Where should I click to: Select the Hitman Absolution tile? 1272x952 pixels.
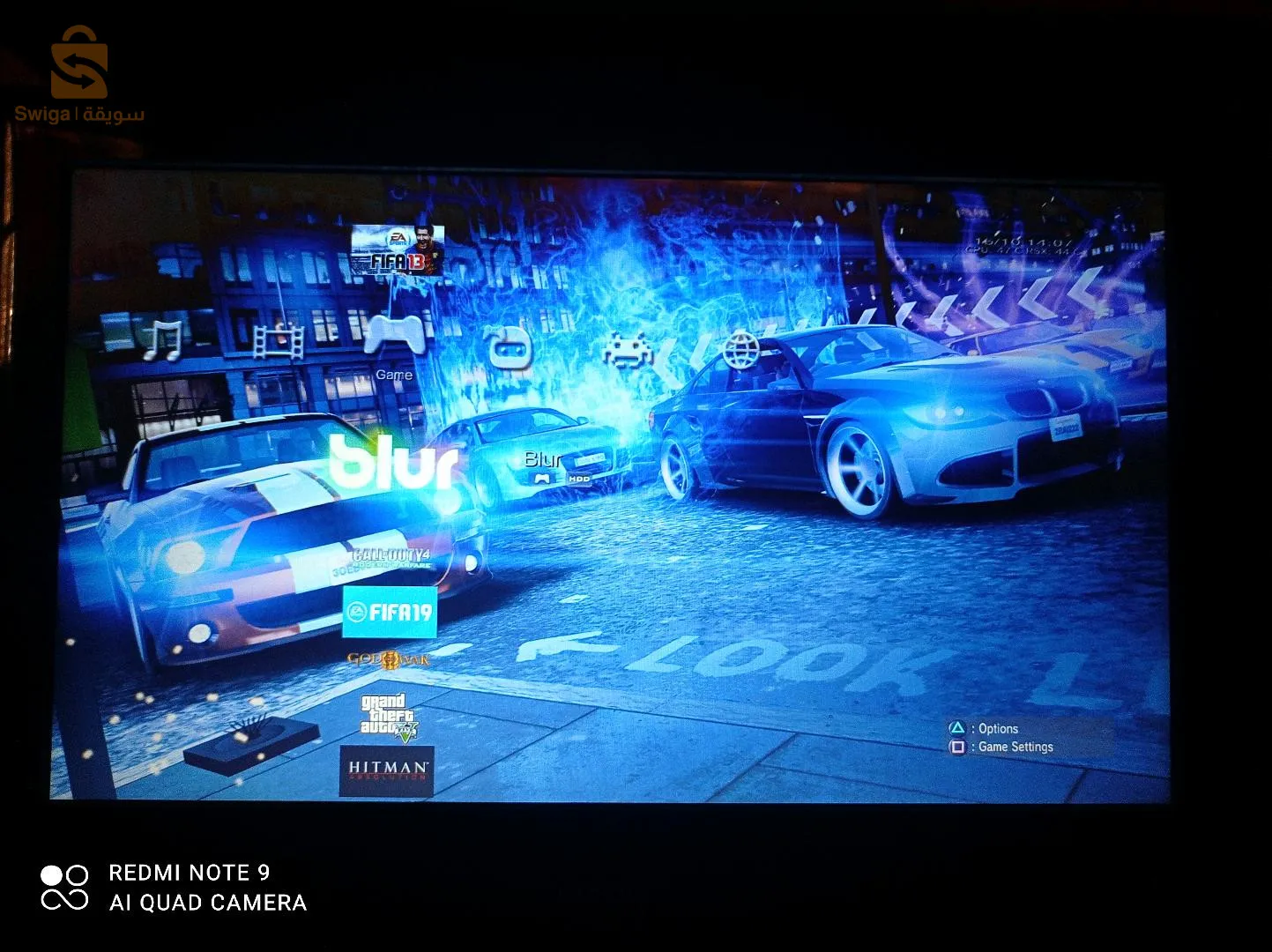(x=387, y=770)
